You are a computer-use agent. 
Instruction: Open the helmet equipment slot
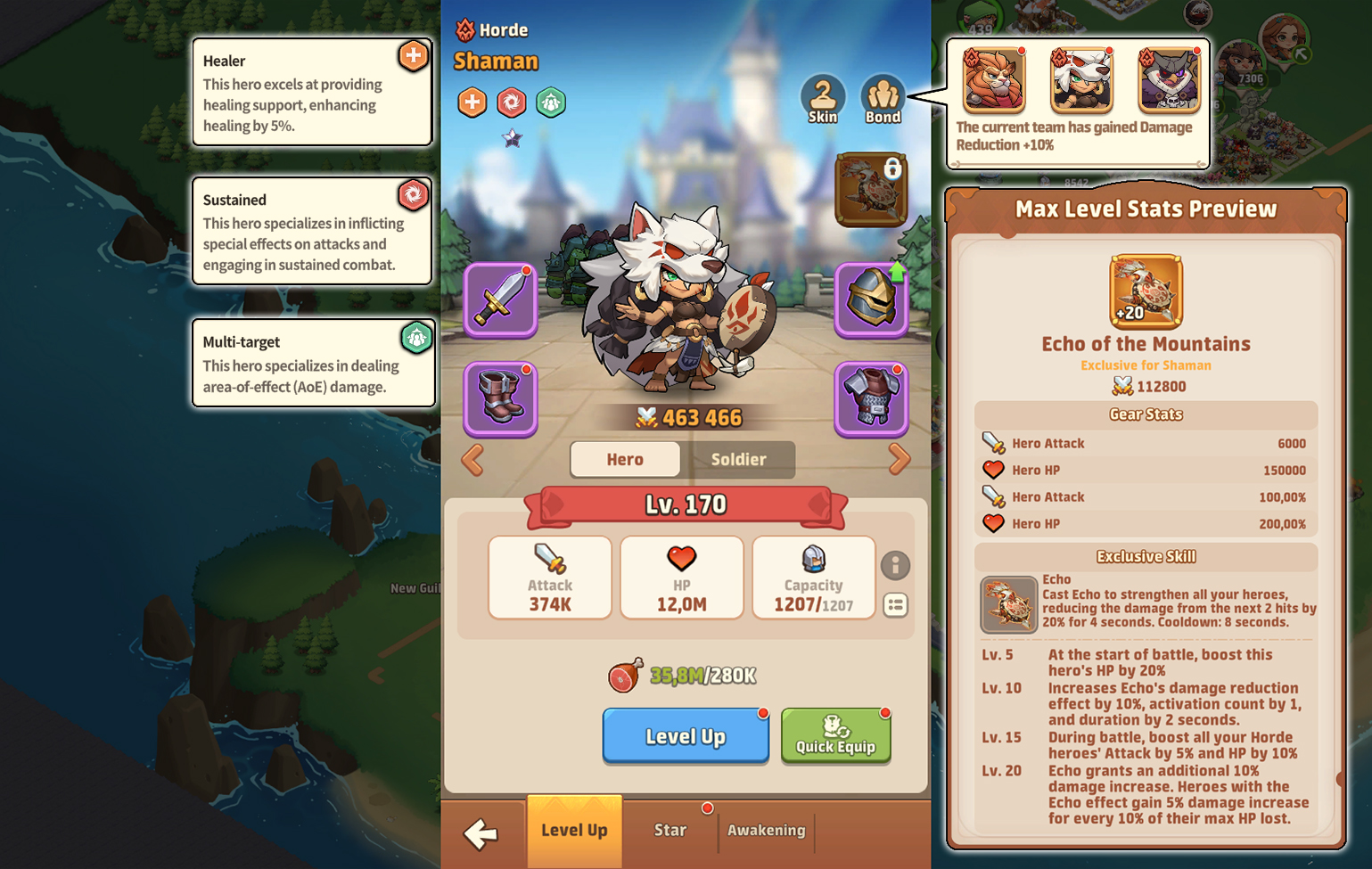[871, 299]
